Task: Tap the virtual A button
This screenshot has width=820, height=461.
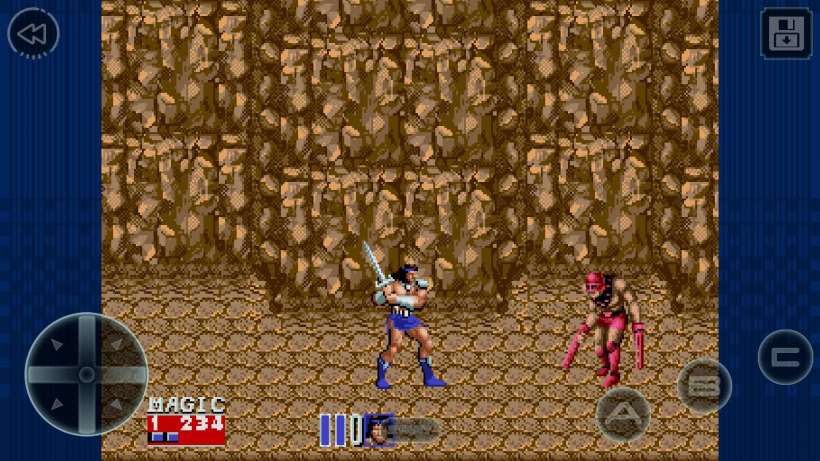Action: 623,413
